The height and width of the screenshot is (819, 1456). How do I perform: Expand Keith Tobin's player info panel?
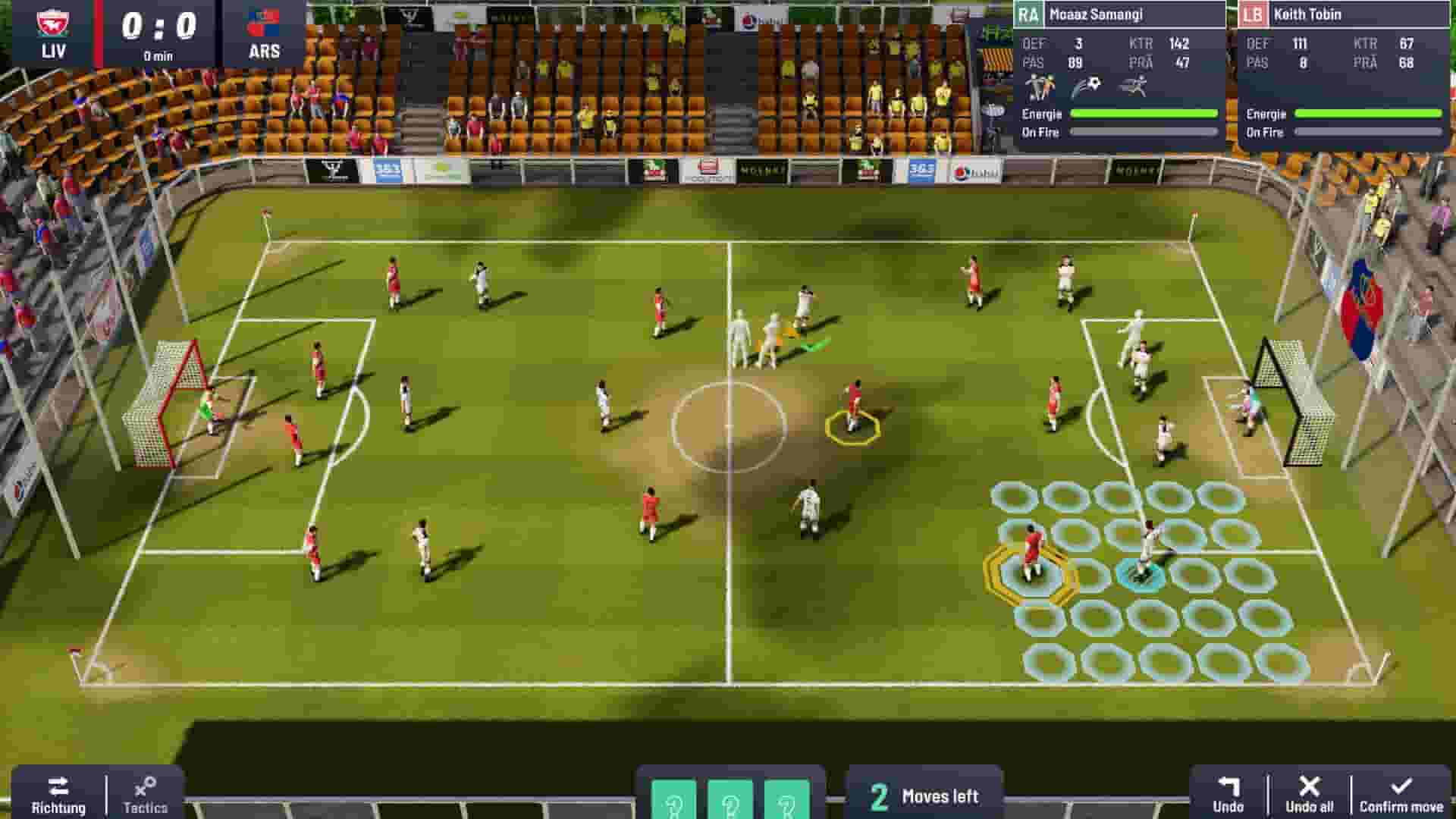pos(1357,13)
